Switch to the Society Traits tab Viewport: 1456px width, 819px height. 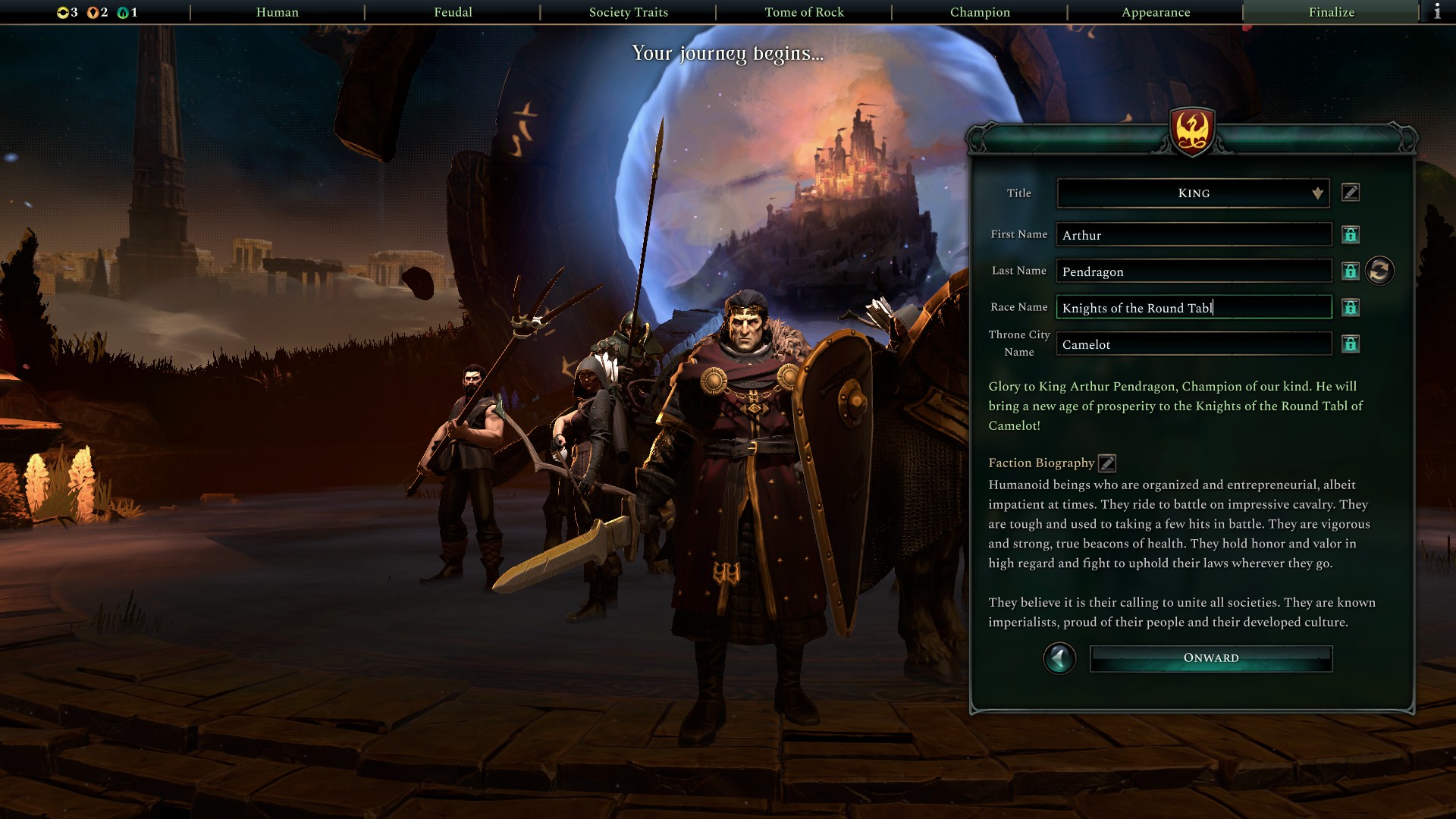click(629, 12)
